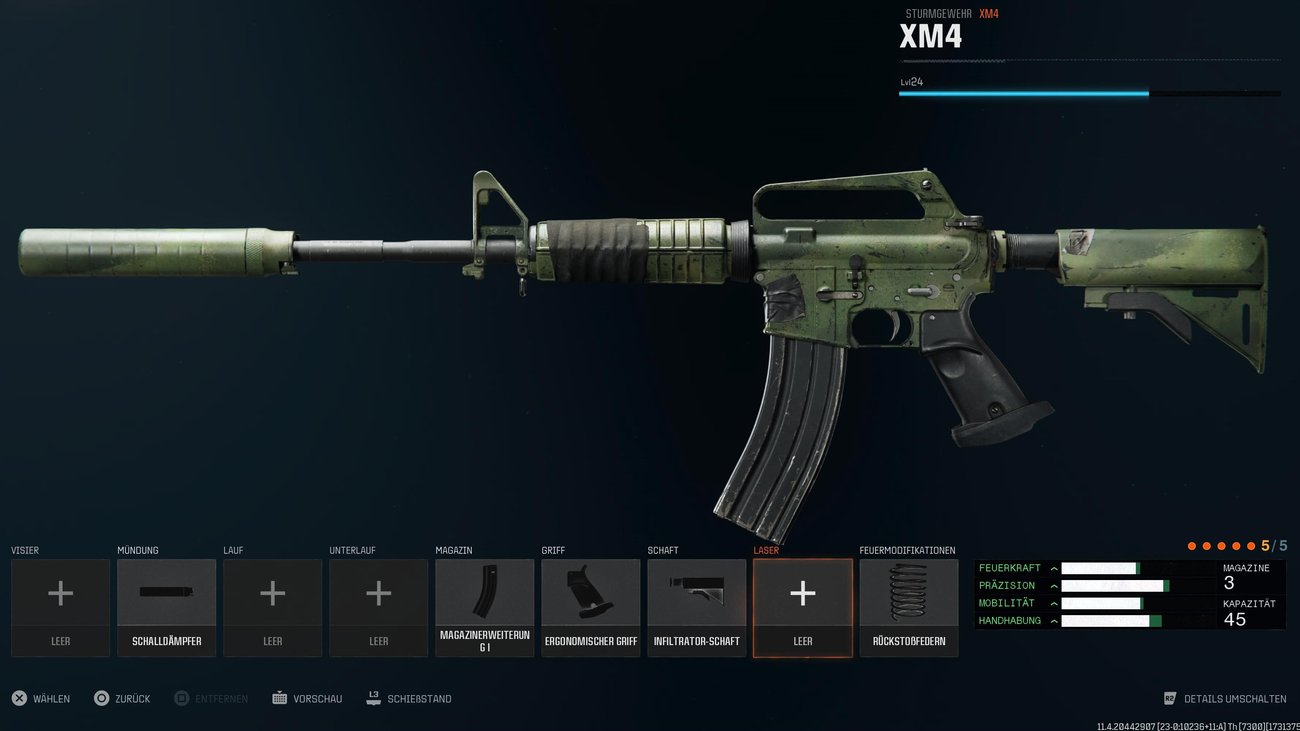
Task: Select the Ergonomischer Griff attachment
Action: point(590,605)
